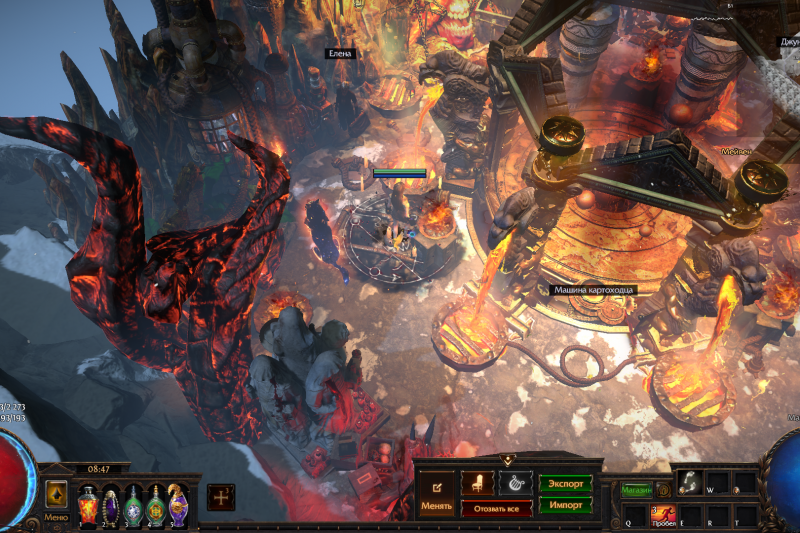Collapse the hideout panel with top arrow
800x533 pixels.
508,460
